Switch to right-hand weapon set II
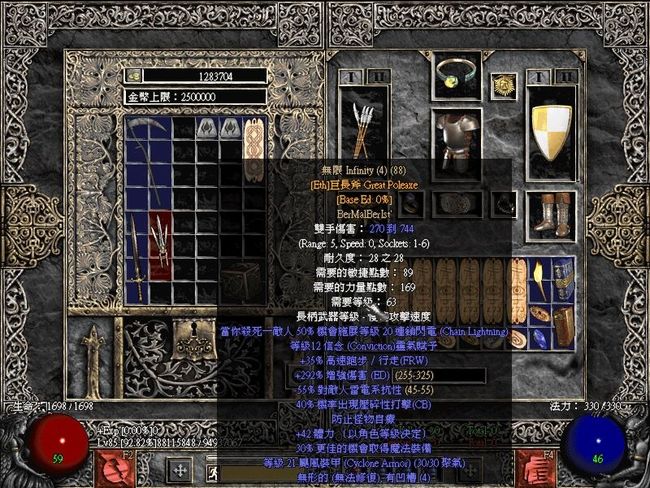Screen dimensions: 650x488 pyautogui.click(x=567, y=76)
